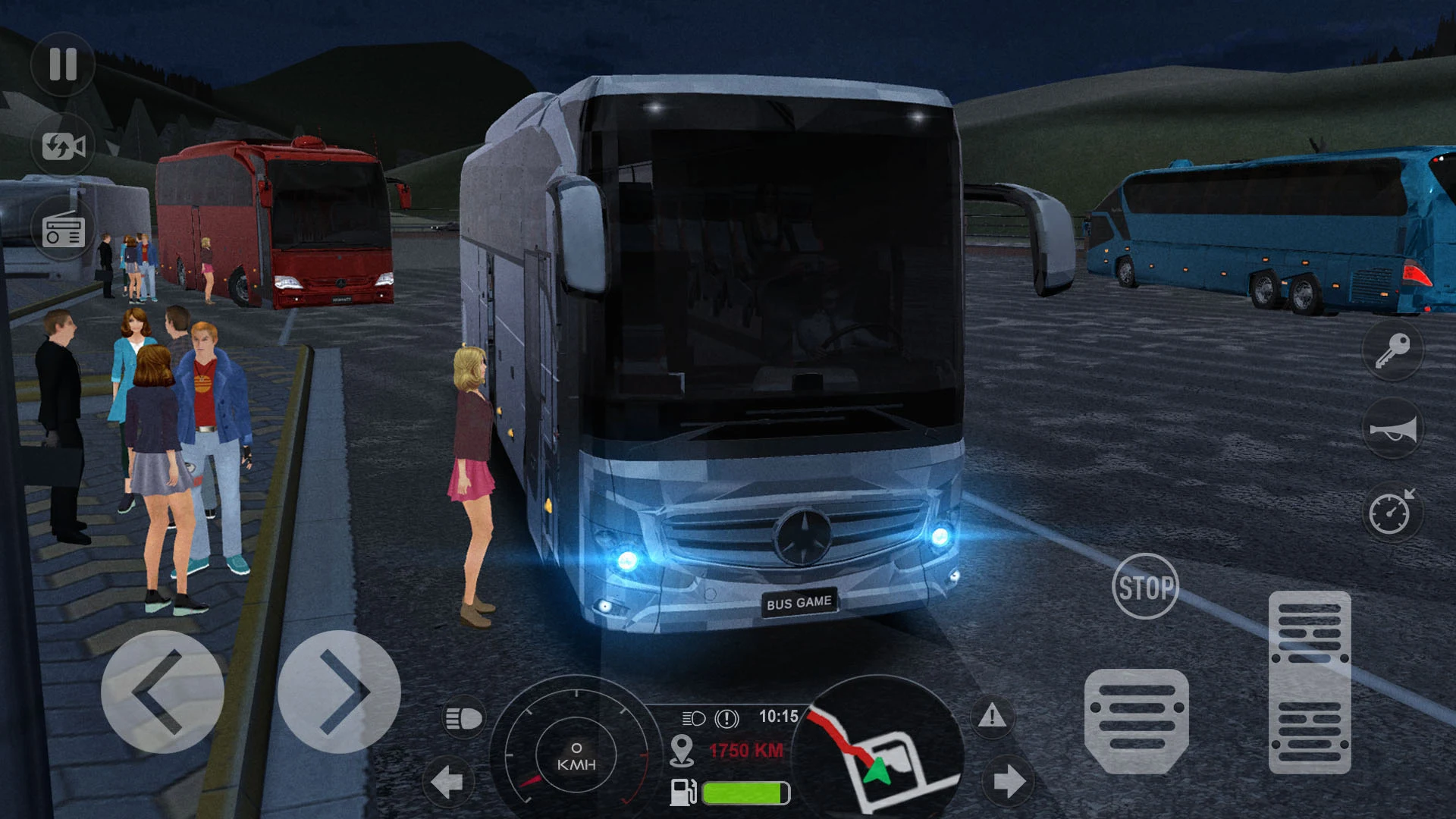Step on the accelerator pedal

(1310, 682)
